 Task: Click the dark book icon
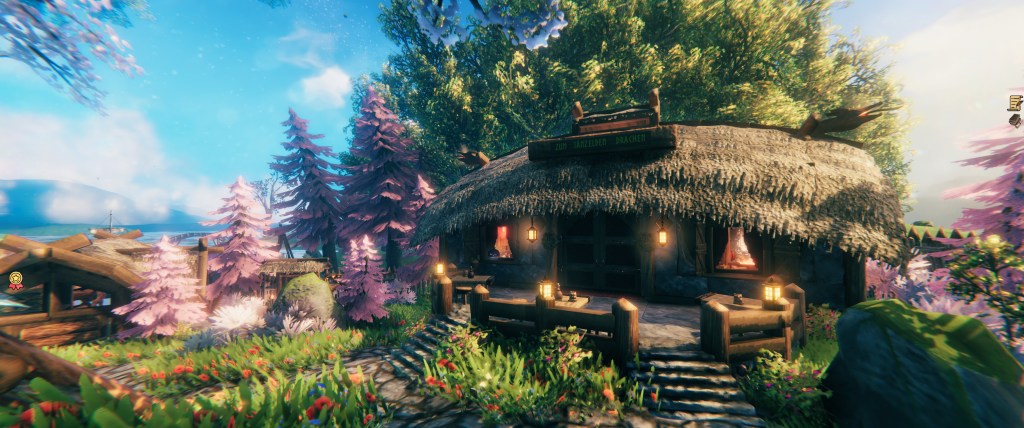(1015, 120)
